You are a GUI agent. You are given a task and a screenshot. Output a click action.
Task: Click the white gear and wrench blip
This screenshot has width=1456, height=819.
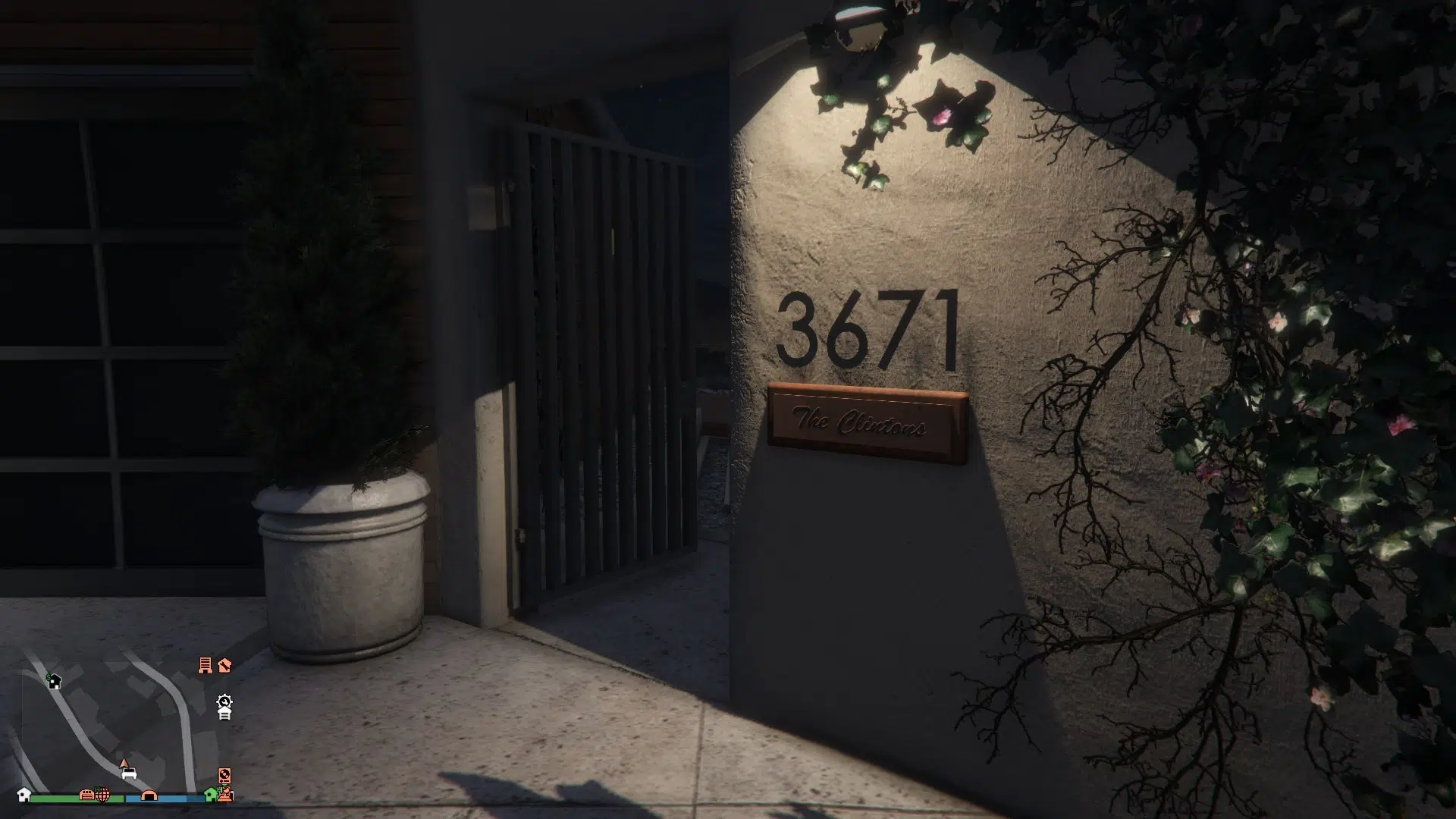[224, 701]
